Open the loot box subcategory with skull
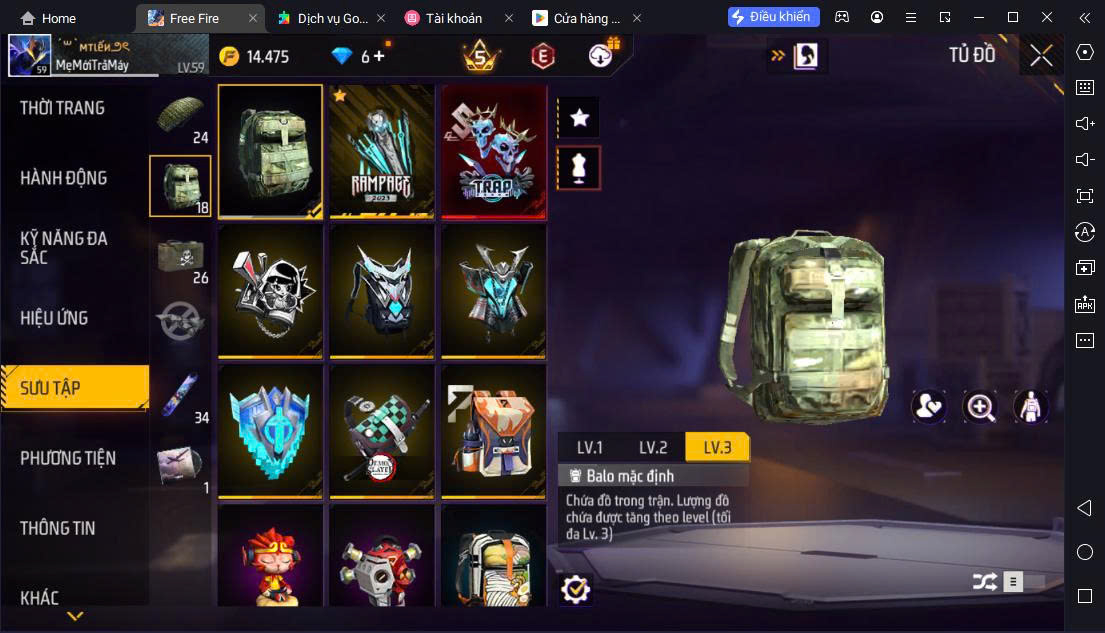1105x633 pixels. (x=180, y=256)
